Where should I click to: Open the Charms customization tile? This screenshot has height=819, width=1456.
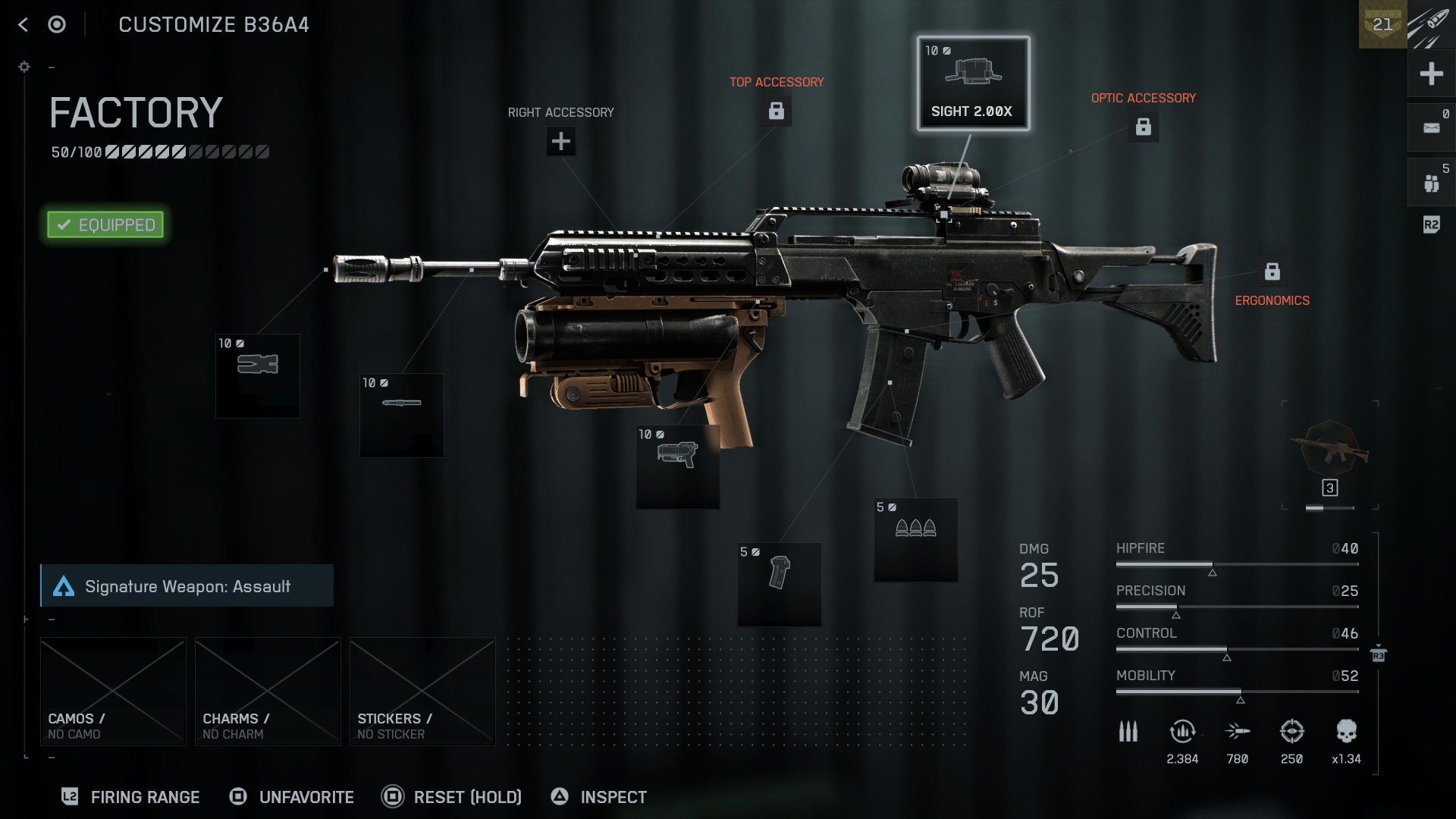pos(268,691)
